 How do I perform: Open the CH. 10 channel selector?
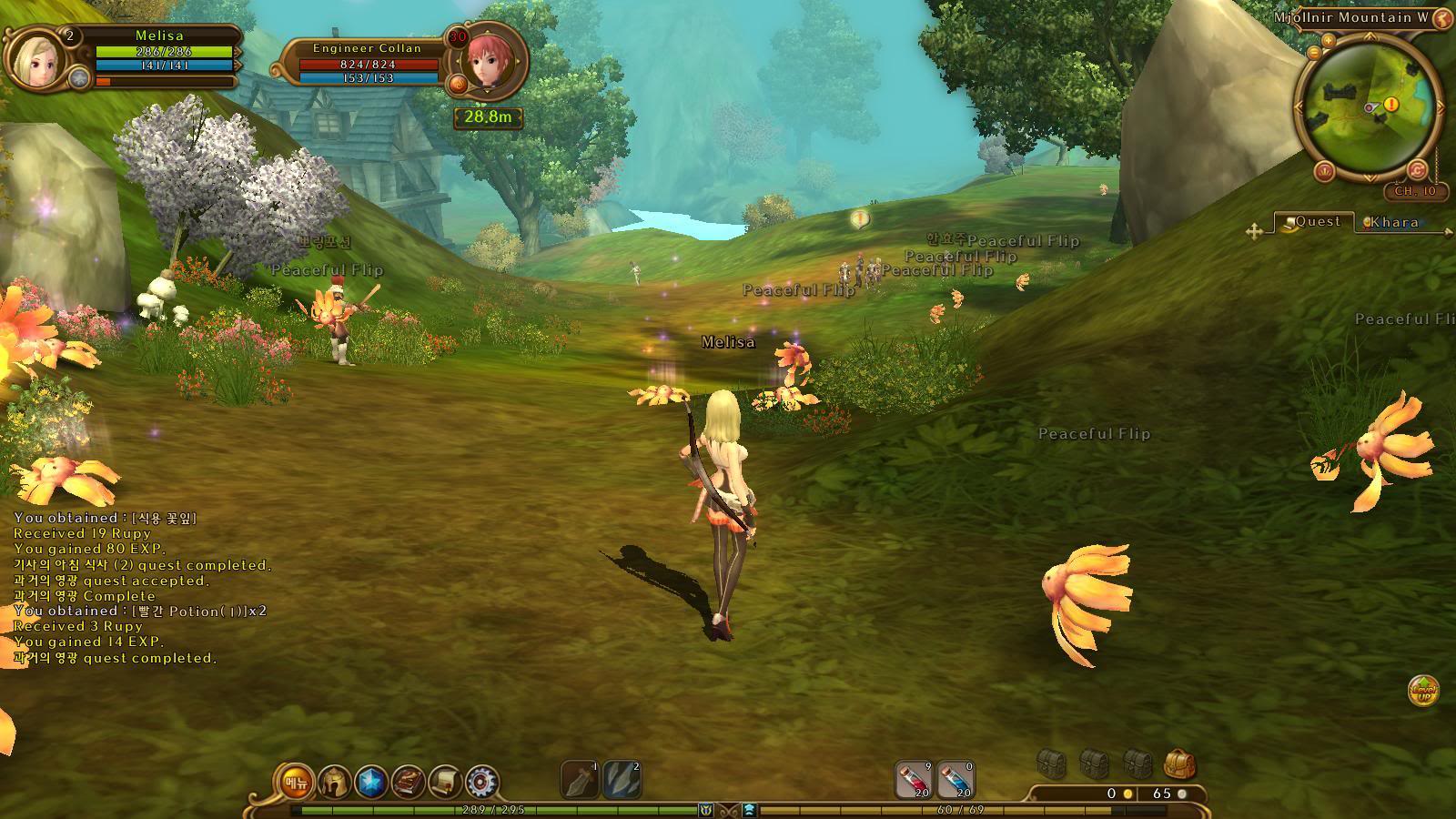pyautogui.click(x=1416, y=190)
